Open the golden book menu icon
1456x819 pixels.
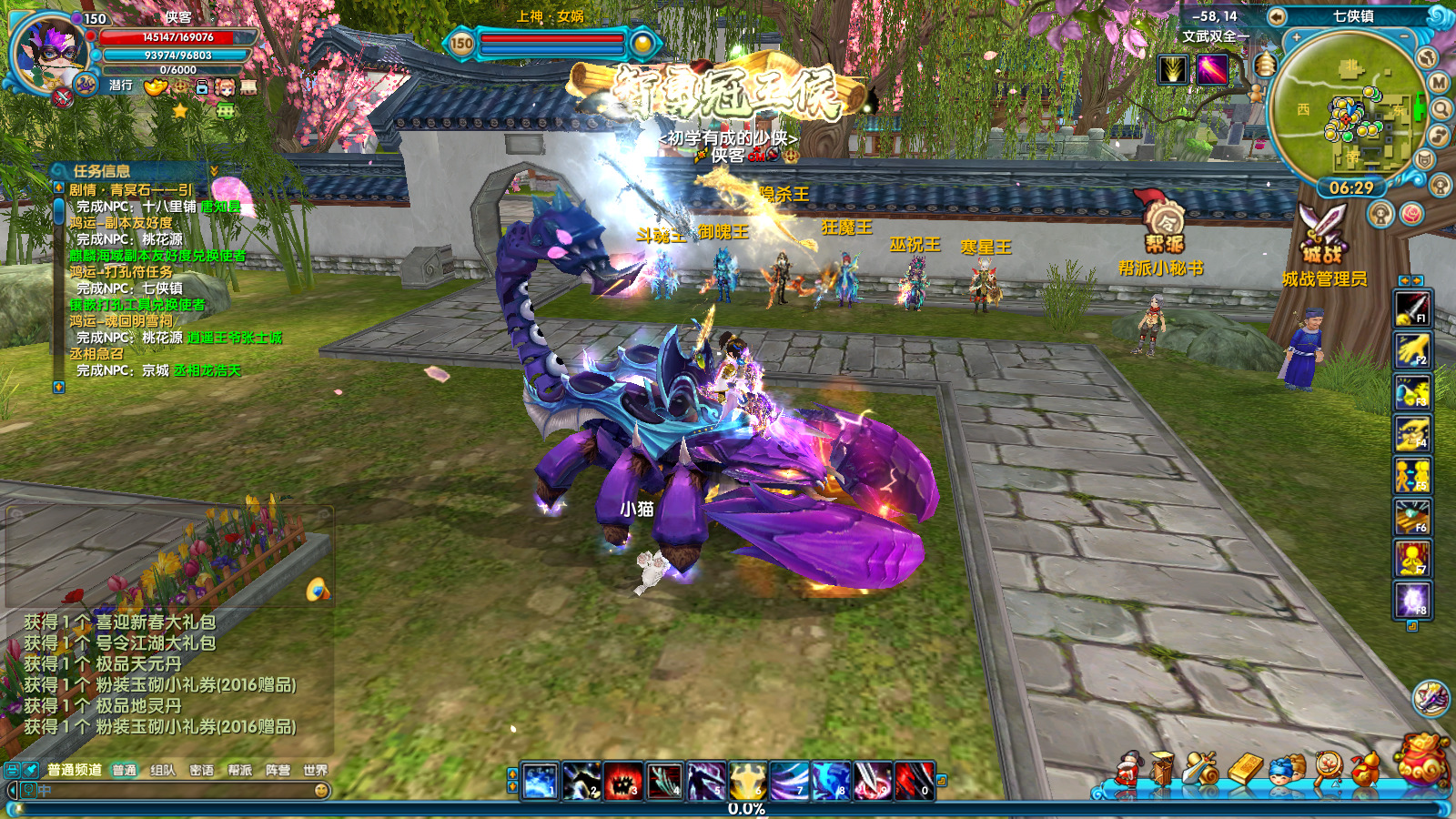click(x=1246, y=769)
